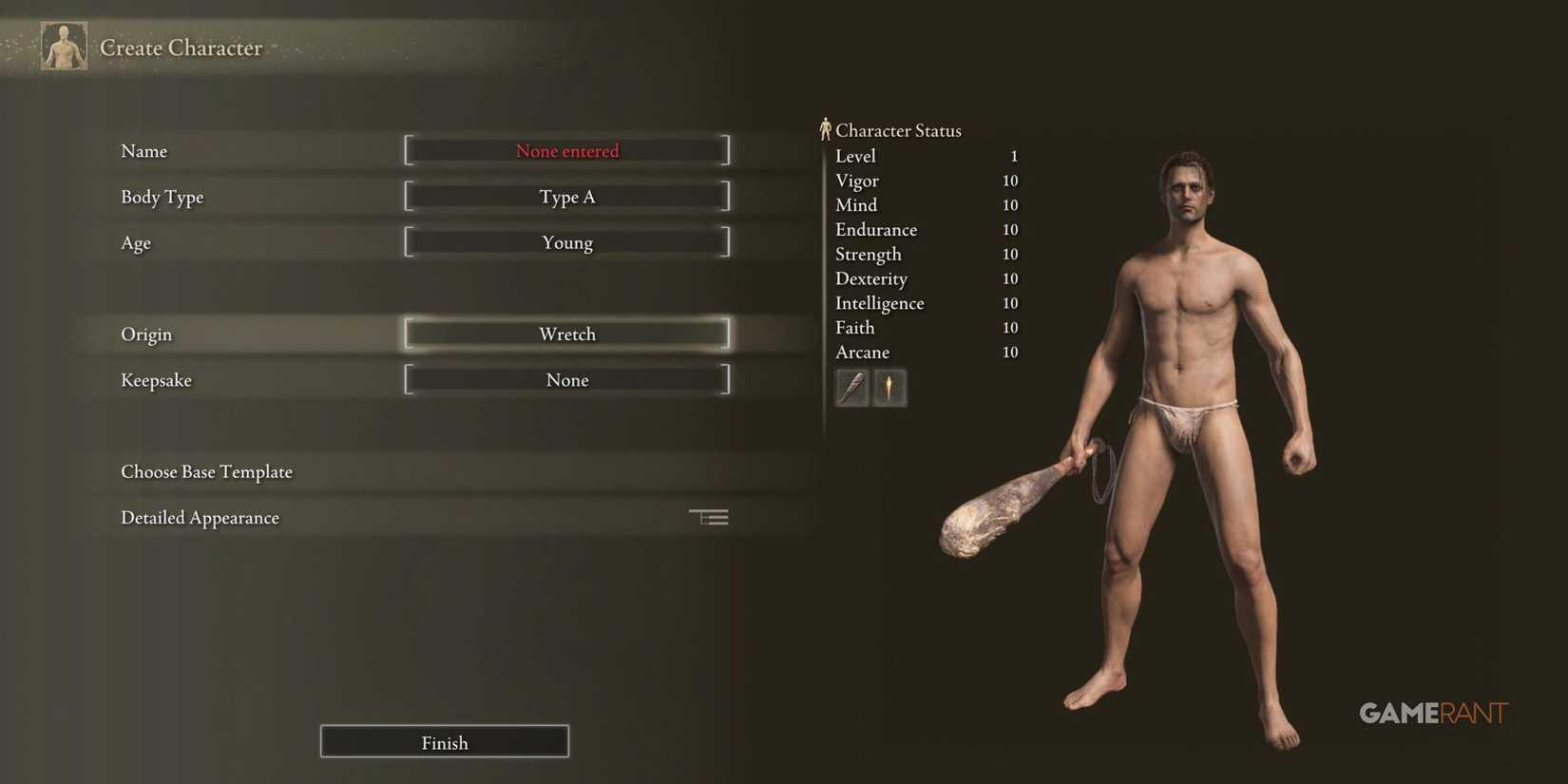Select the Club starting weapon icon
This screenshot has width=1568, height=784.
click(851, 387)
